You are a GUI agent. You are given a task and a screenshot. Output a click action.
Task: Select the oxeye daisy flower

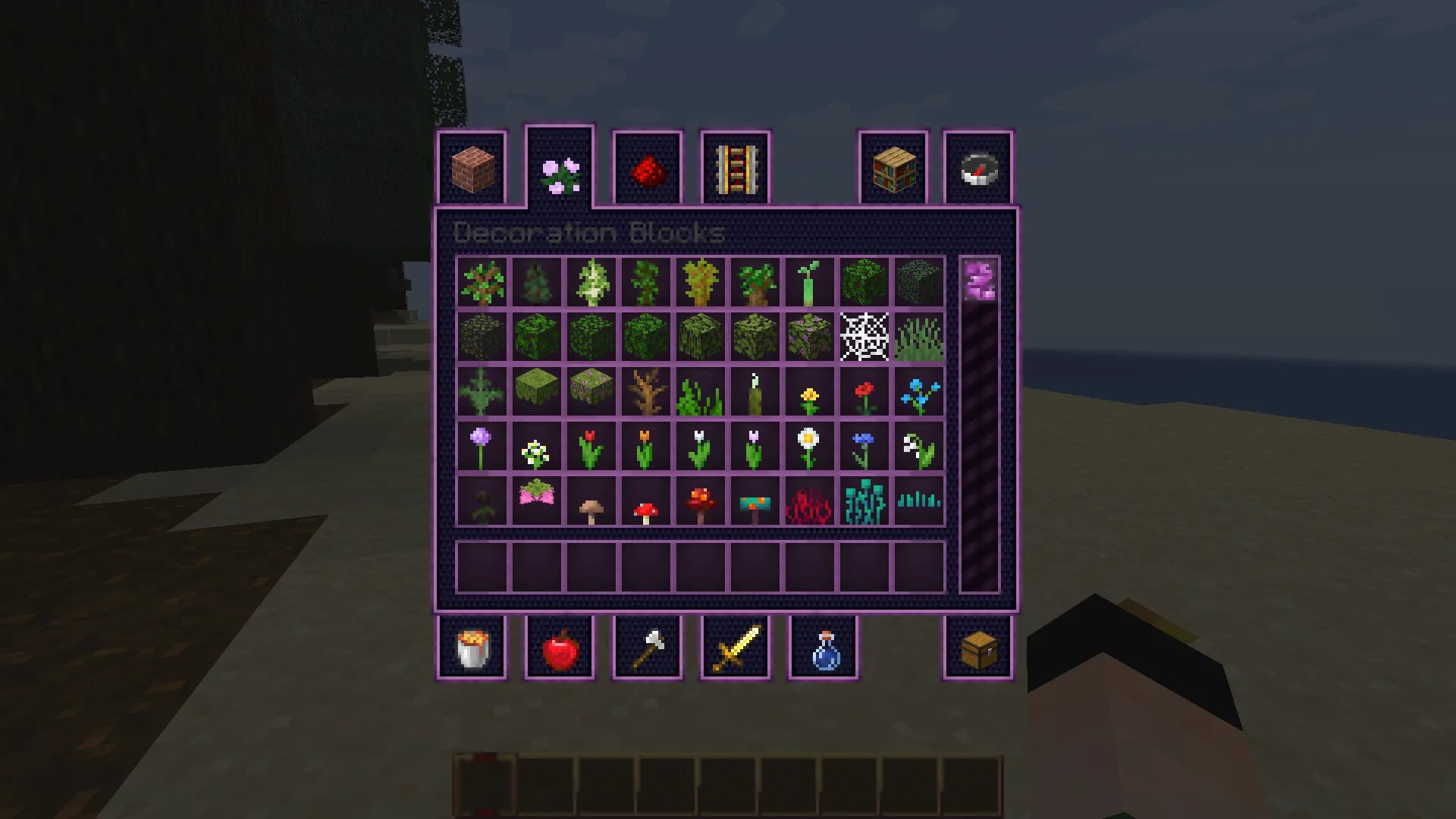[x=807, y=446]
